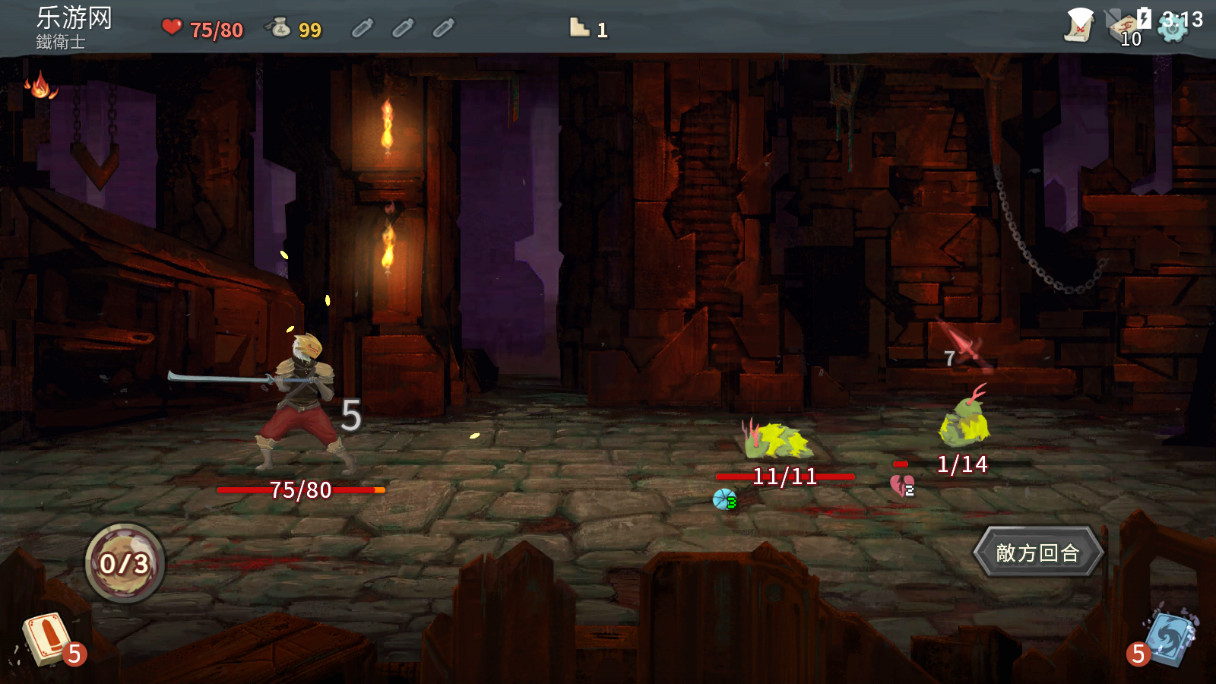The width and height of the screenshot is (1216, 684).
Task: Show the blue discard pile cards
Action: pyautogui.click(x=1166, y=636)
